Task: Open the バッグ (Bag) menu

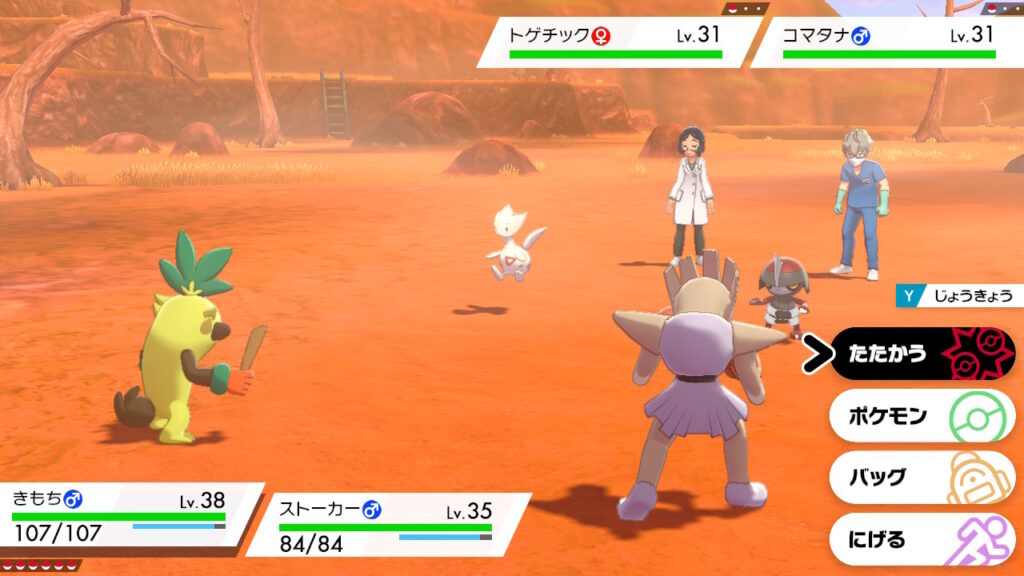Action: (920, 478)
